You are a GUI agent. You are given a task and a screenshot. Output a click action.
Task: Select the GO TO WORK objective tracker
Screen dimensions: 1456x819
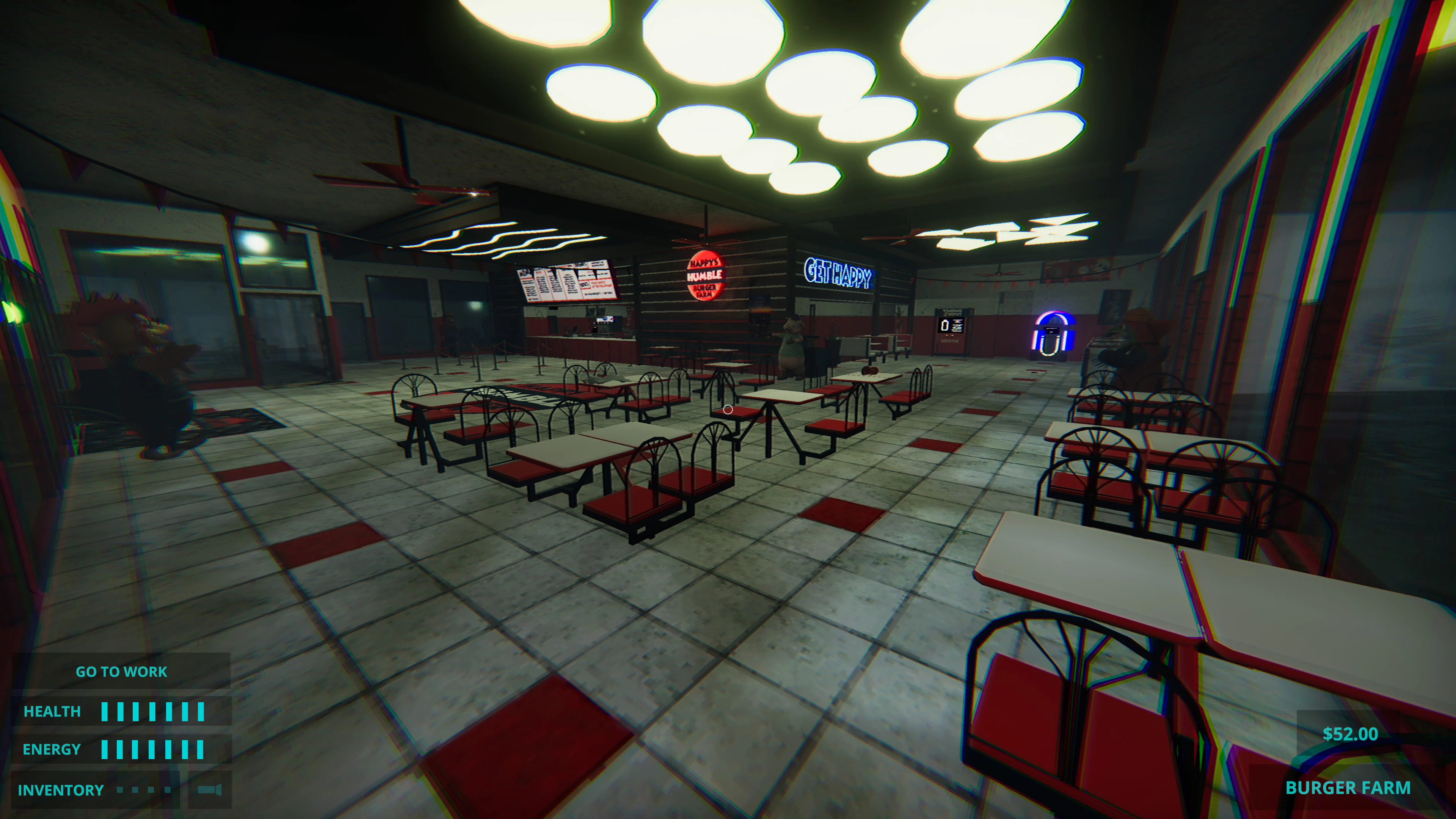(x=121, y=672)
